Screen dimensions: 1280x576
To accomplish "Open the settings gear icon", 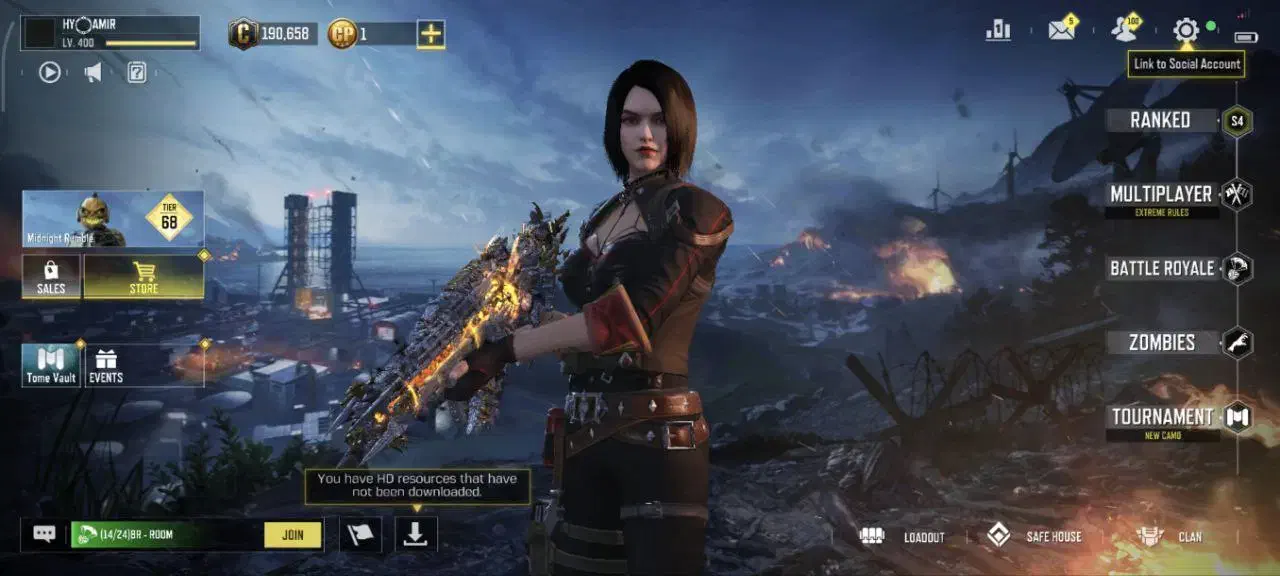I will (1186, 30).
